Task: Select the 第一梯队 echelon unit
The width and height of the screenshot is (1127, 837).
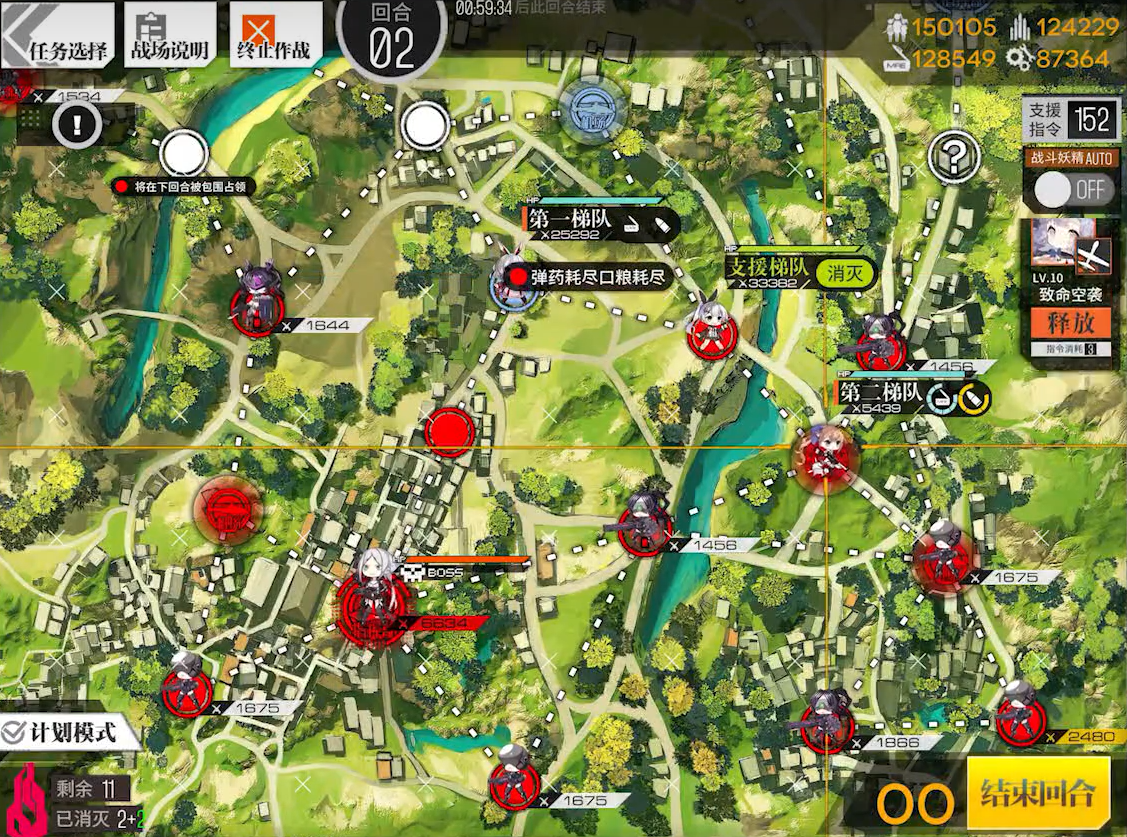Action: point(515,278)
